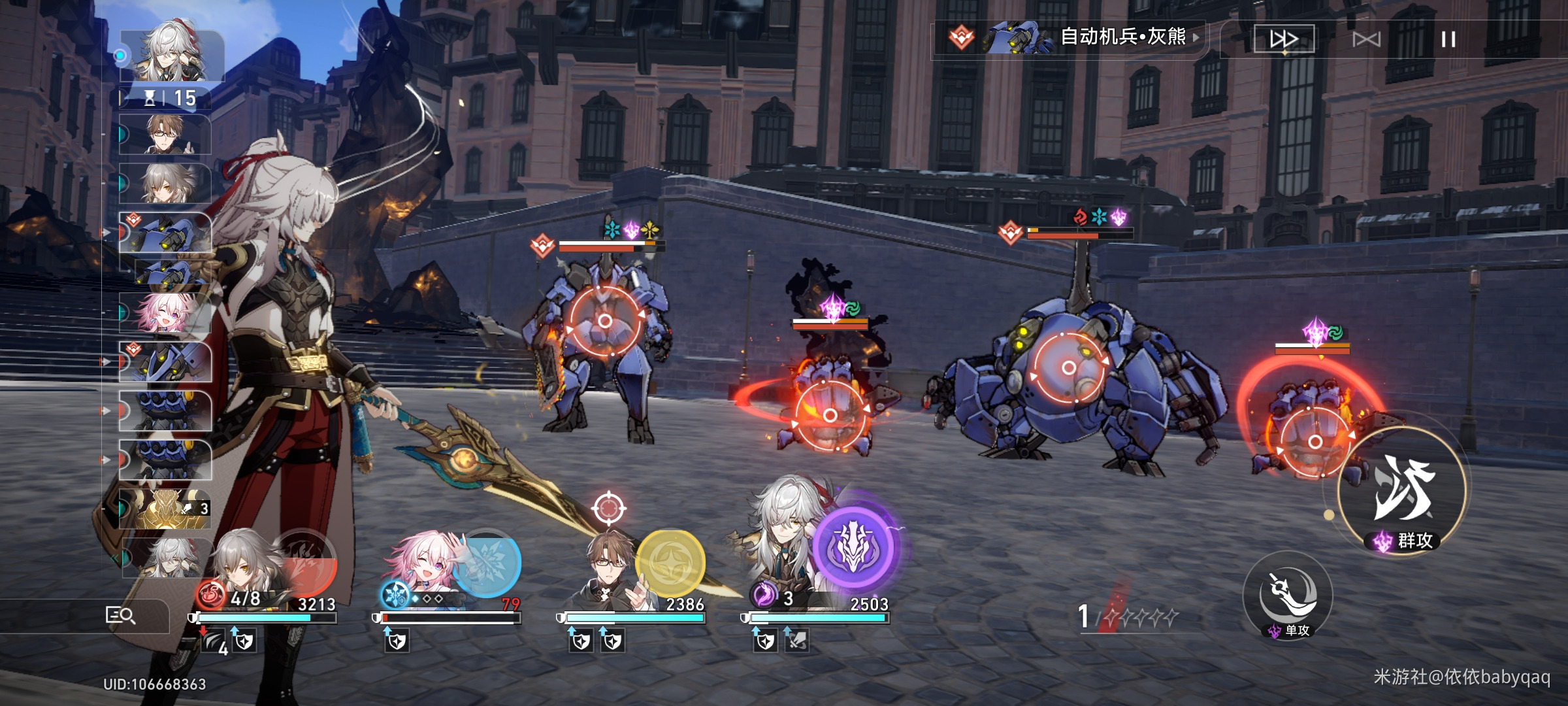Target the armored humanoid mech on the left
Screen dimensions: 1568x706
[605, 321]
